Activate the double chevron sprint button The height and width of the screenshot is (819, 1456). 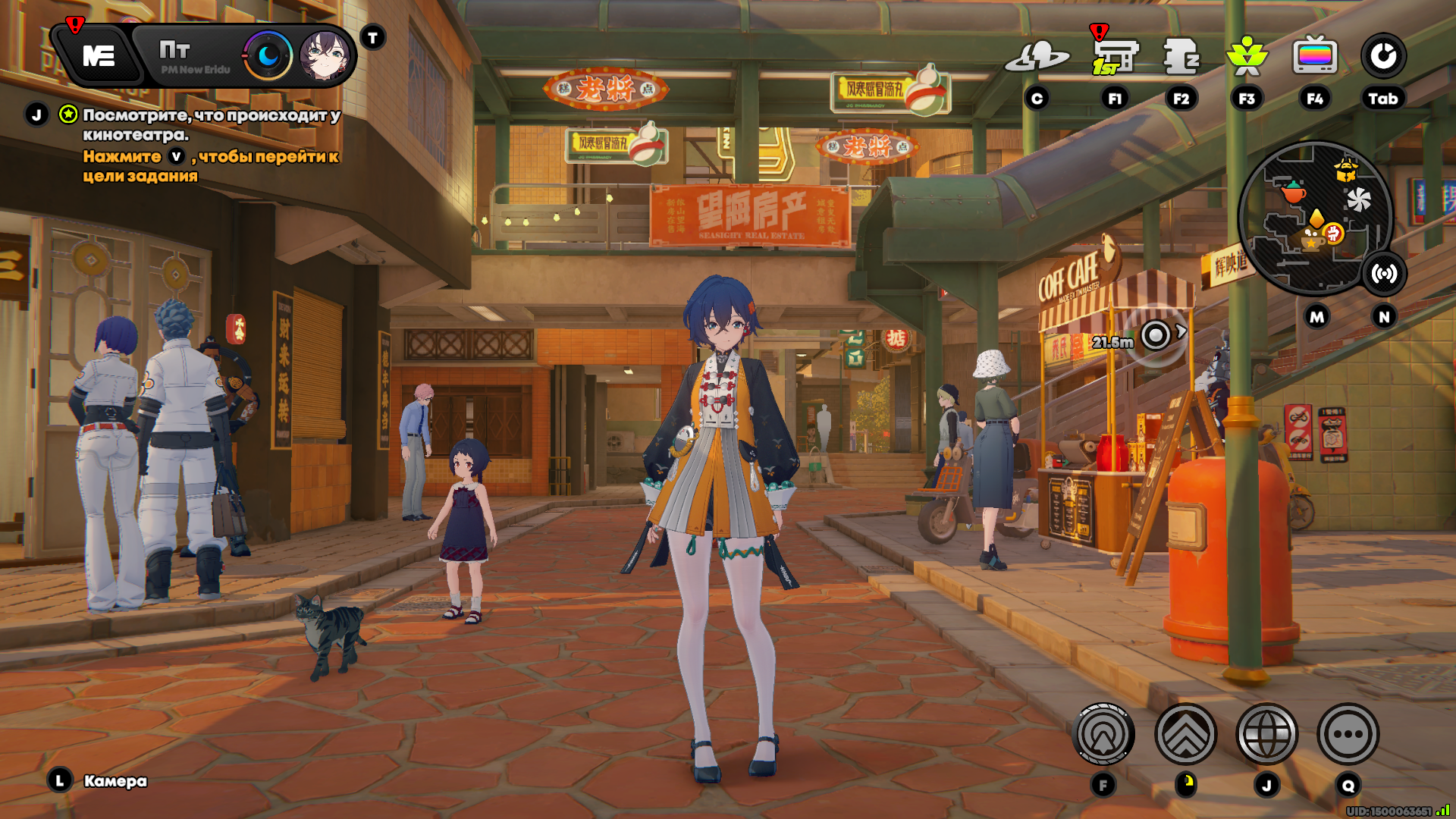(x=1185, y=734)
